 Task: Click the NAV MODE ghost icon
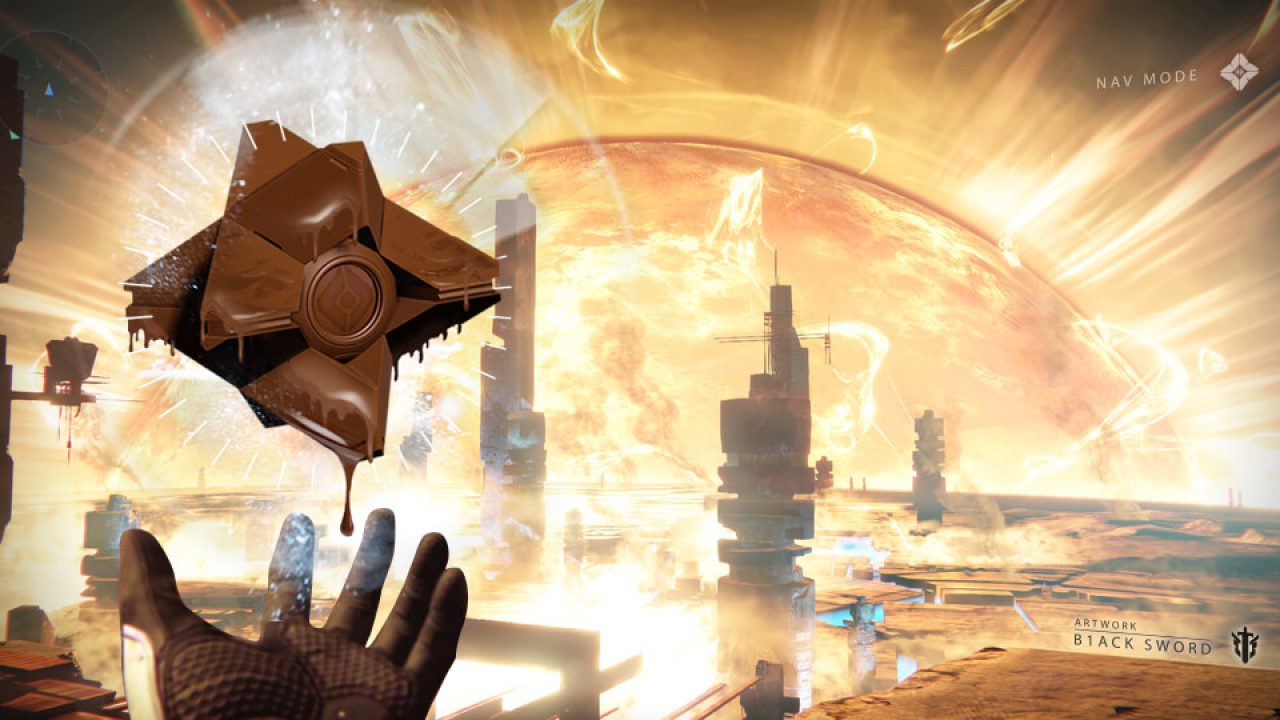click(x=1238, y=72)
